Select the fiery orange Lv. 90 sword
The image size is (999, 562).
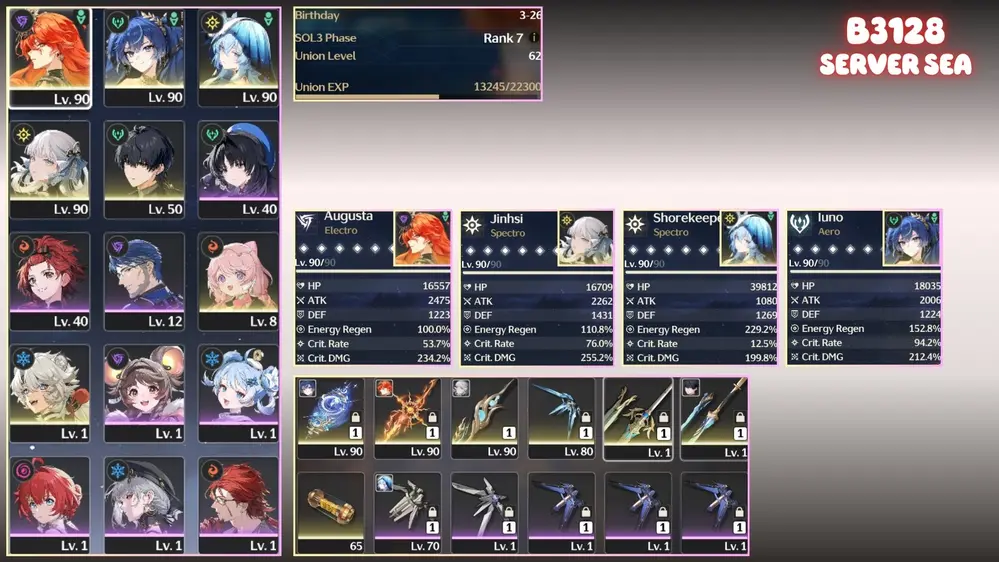pos(407,418)
